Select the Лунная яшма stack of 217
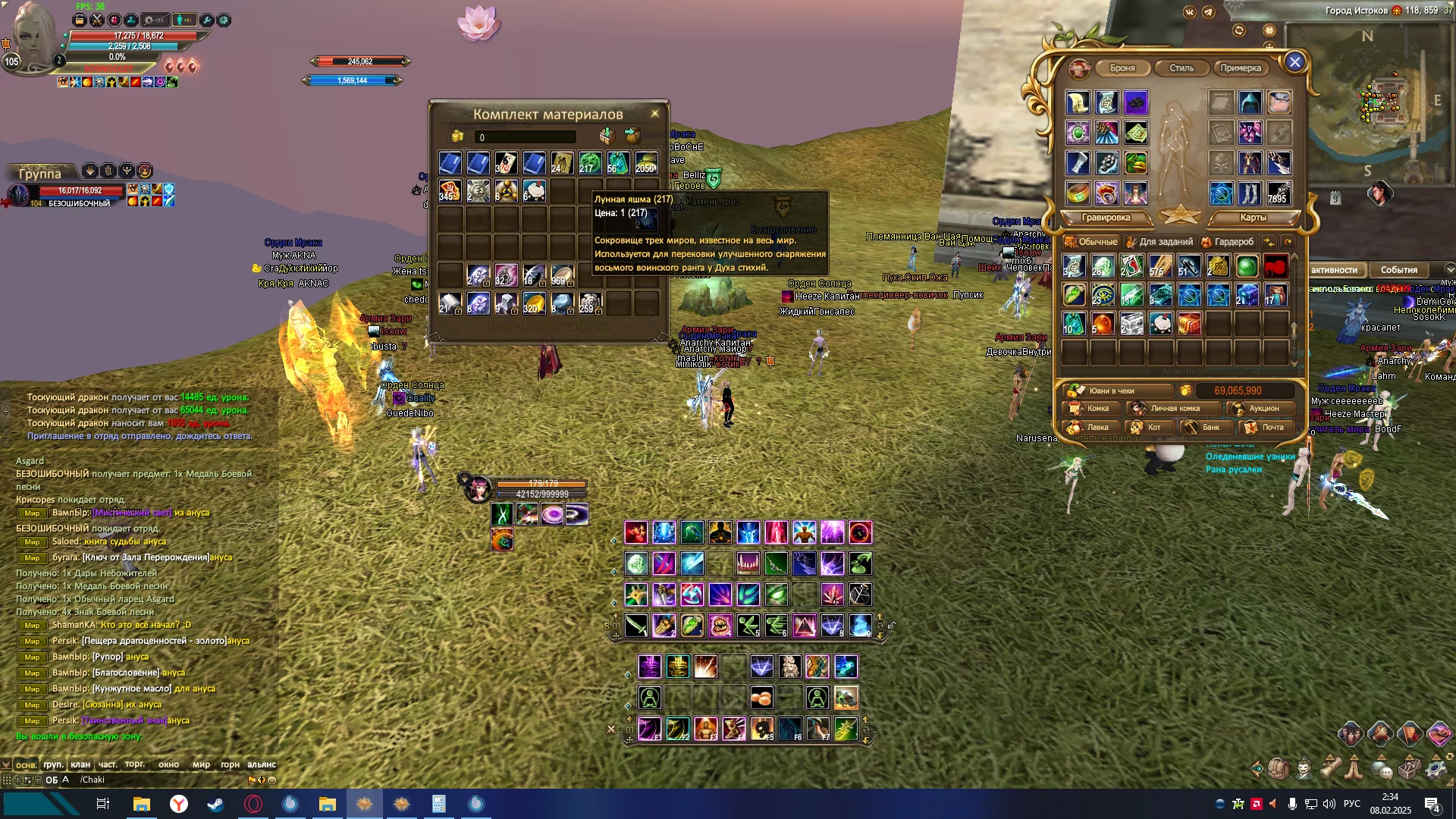This screenshot has width=1456, height=819. [590, 163]
